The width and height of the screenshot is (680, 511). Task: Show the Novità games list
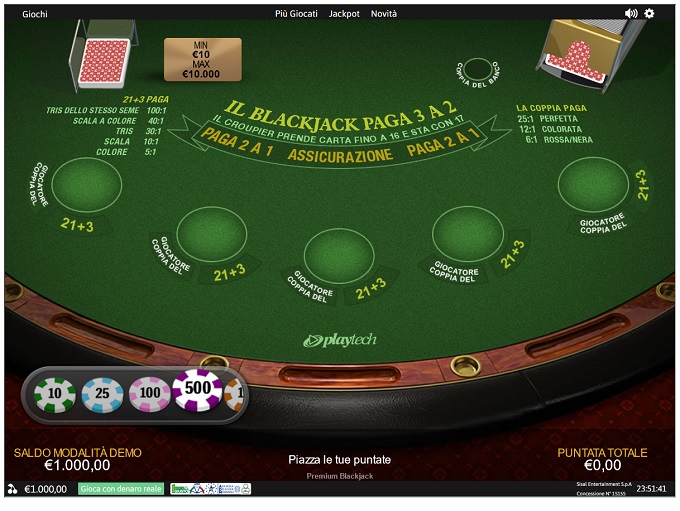tap(384, 14)
